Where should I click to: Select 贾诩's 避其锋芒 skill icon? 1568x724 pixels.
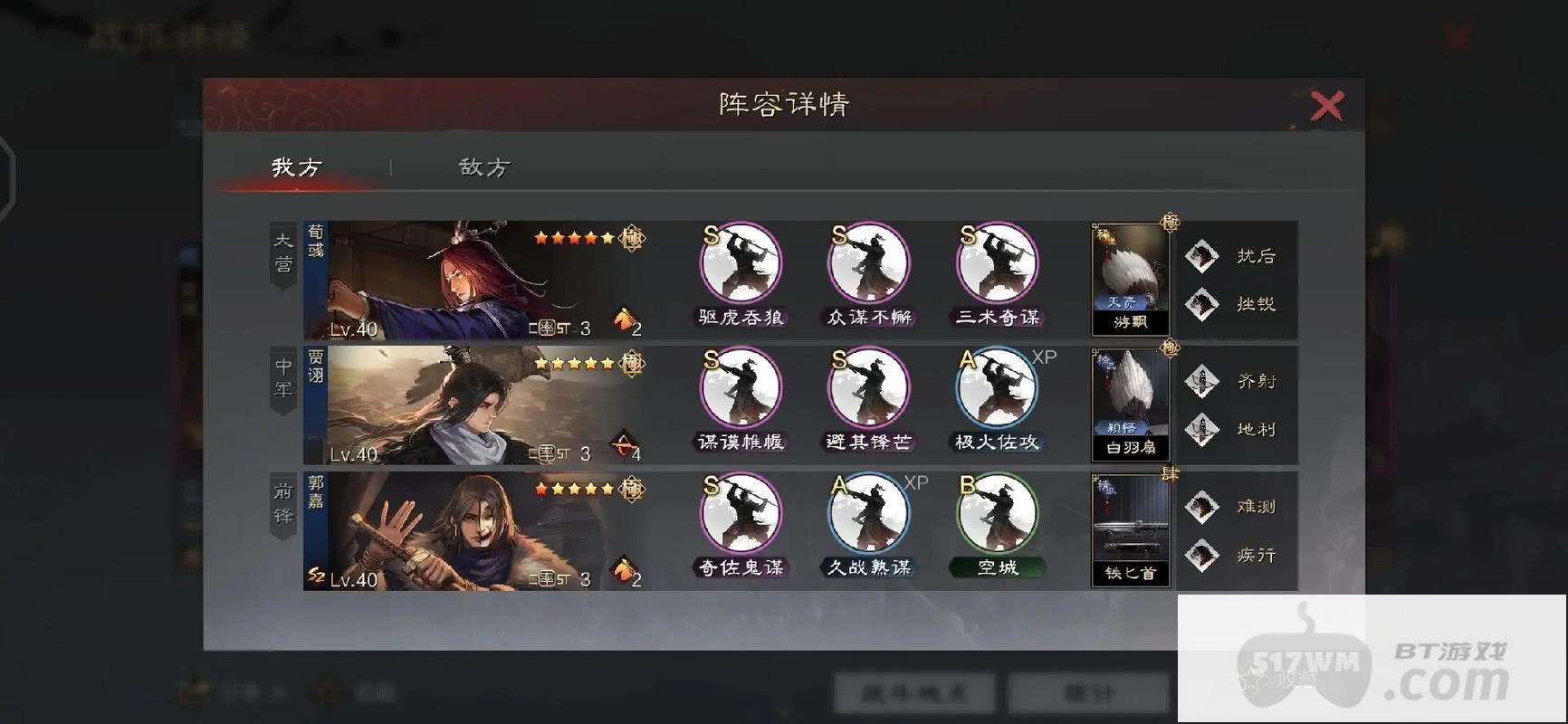pyautogui.click(x=867, y=389)
